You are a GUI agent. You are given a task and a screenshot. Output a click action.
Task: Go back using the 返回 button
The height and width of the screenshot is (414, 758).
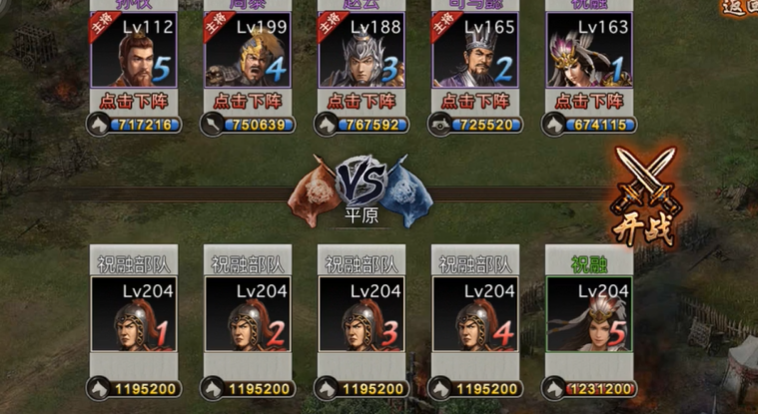[x=740, y=6]
